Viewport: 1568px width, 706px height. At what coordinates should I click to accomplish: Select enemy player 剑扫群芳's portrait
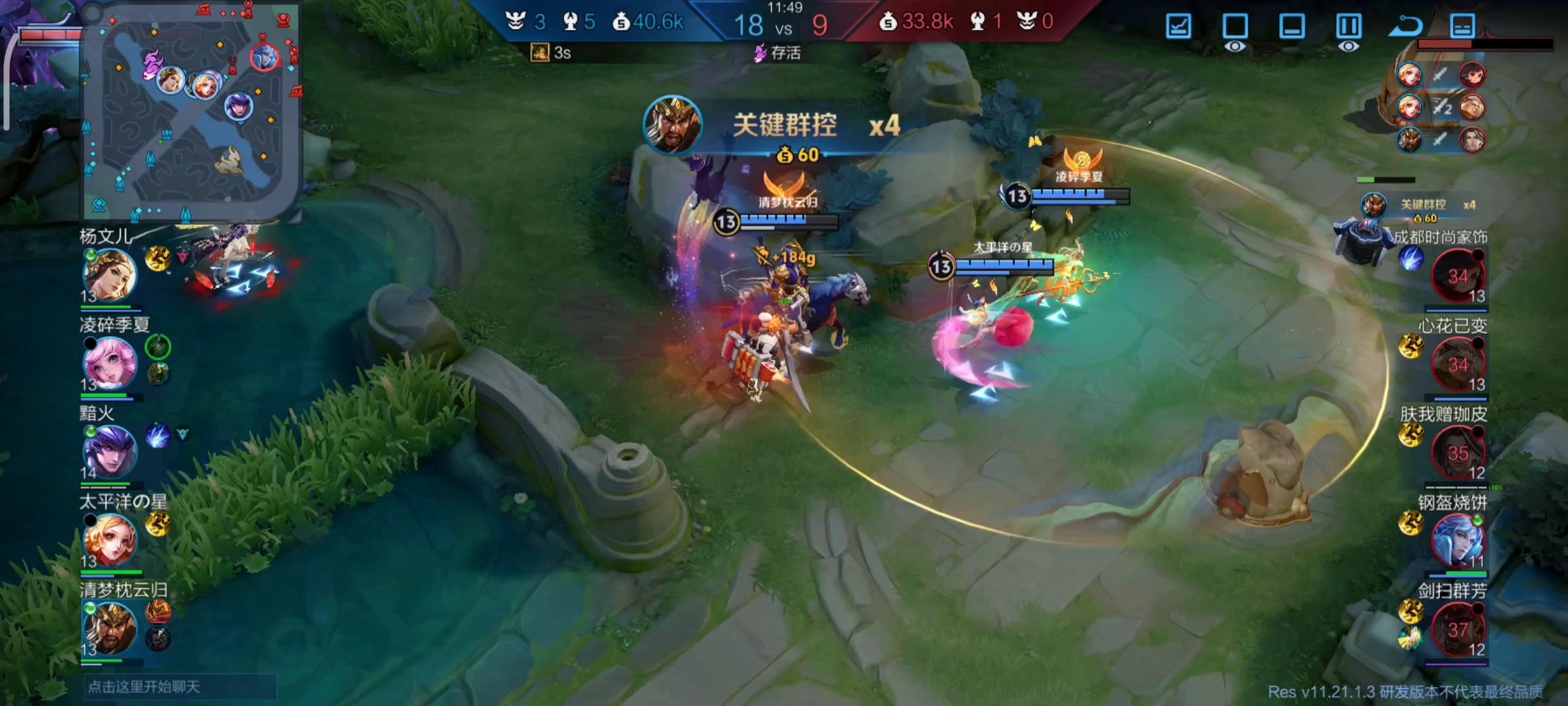click(x=1458, y=628)
